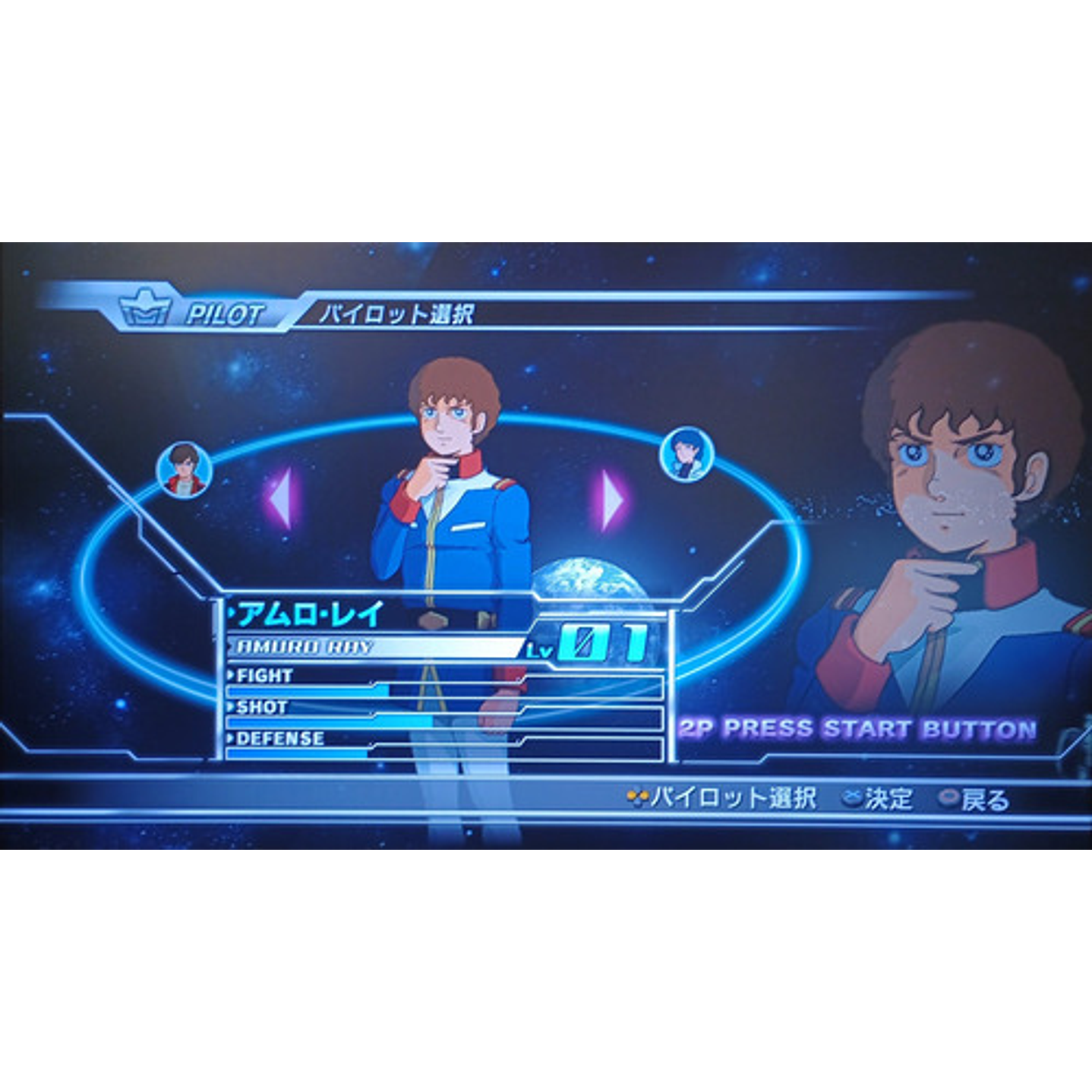Click the arrow marker beside アムロ・レイ name
Screen dimensions: 1092x1092
[x=232, y=614]
